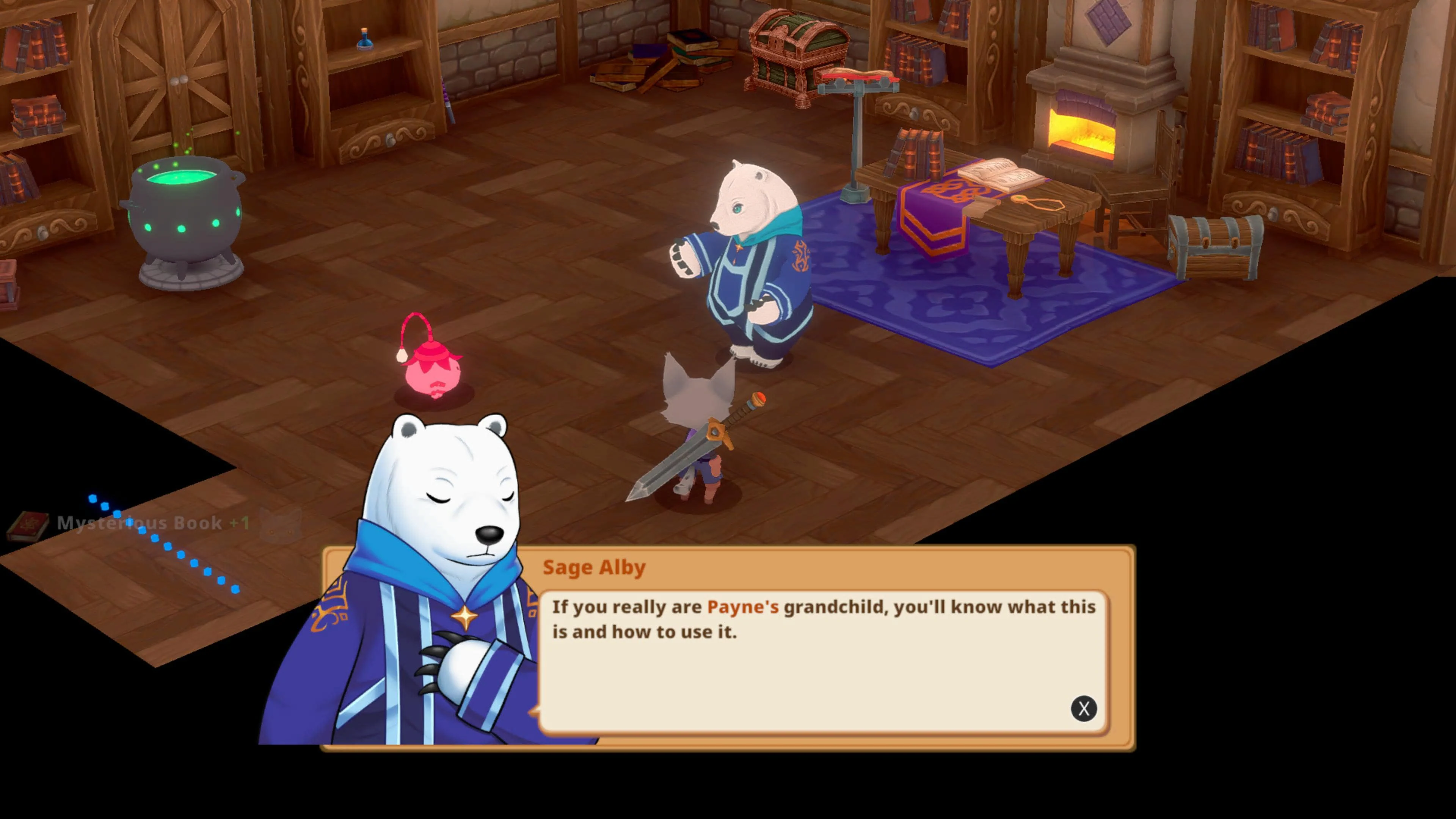The image size is (1456, 819).
Task: Select the Sage Alby name label
Action: pyautogui.click(x=594, y=568)
